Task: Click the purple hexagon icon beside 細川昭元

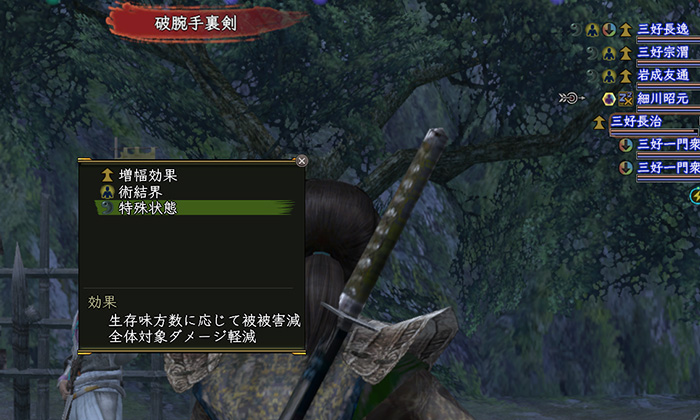Action: click(x=608, y=98)
